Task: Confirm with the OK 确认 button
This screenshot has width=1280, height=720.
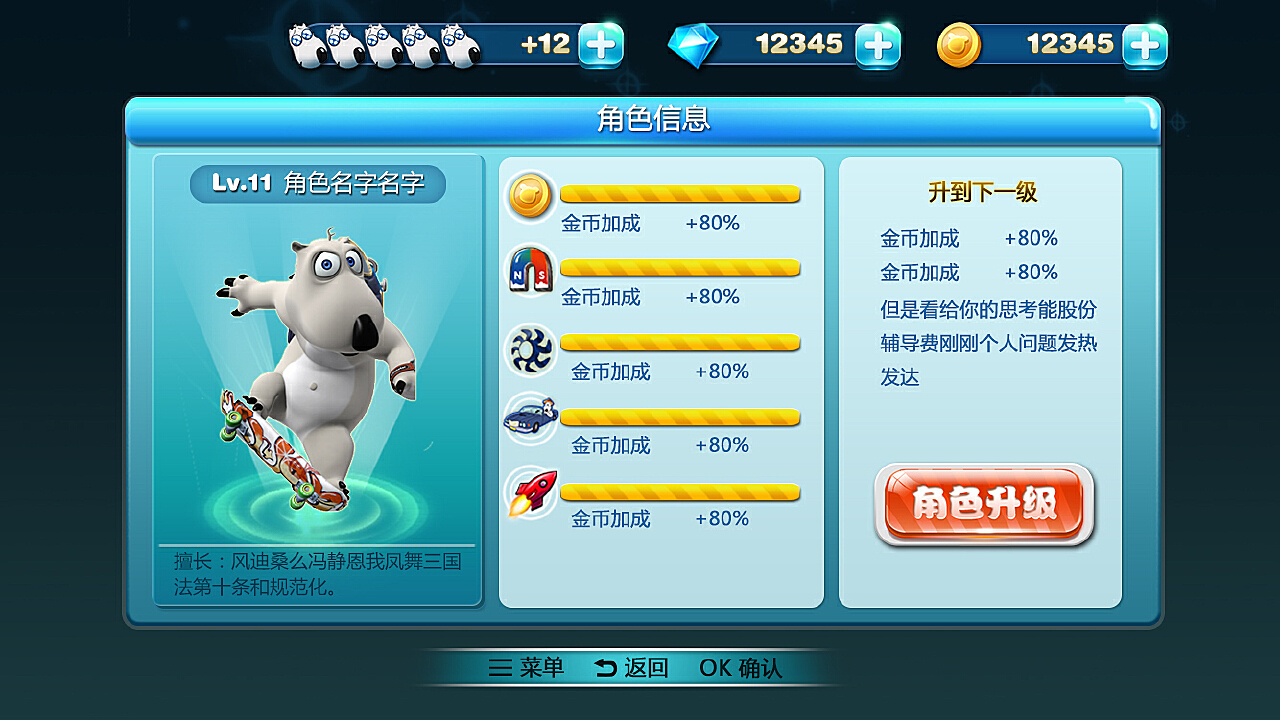Action: [740, 668]
